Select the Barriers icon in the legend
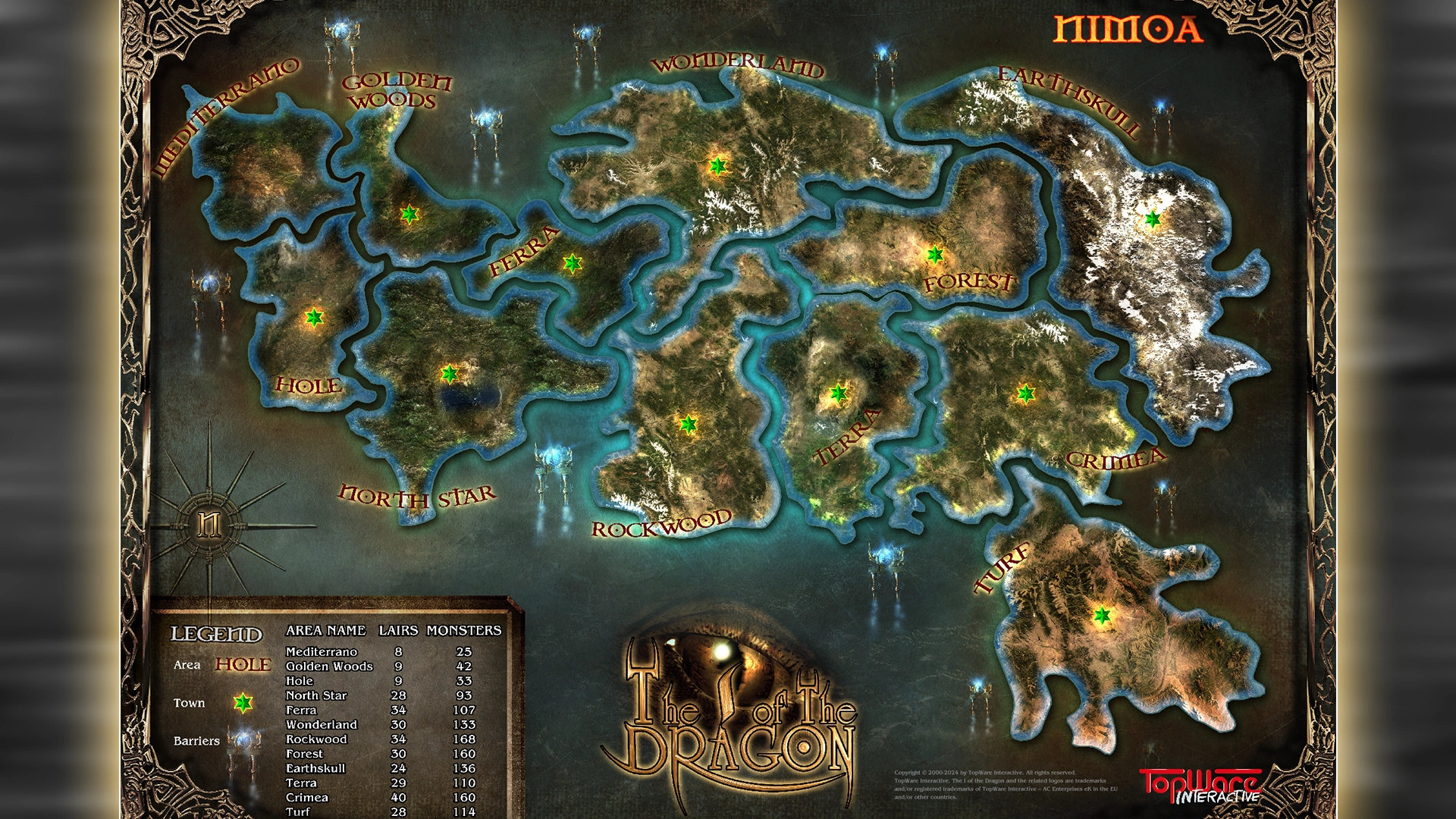 point(244,740)
